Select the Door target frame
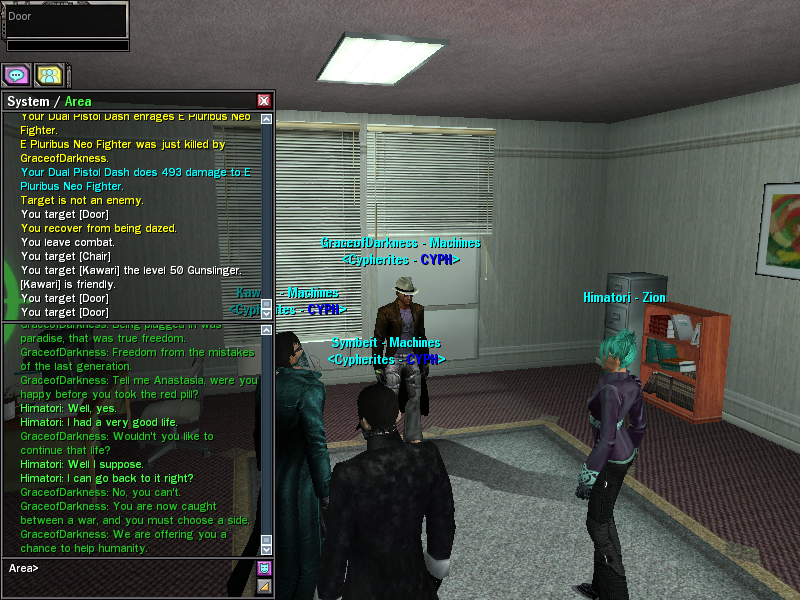The width and height of the screenshot is (800, 600). (x=65, y=20)
